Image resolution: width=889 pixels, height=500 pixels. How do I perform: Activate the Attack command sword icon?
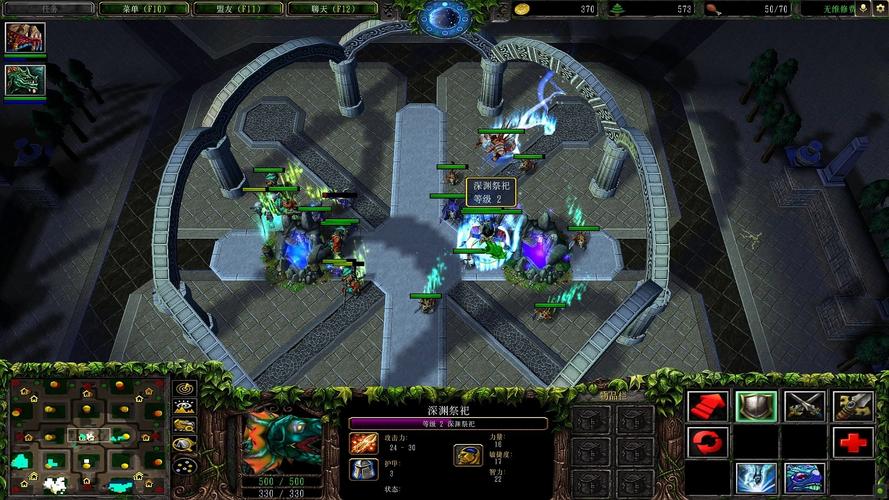point(853,405)
